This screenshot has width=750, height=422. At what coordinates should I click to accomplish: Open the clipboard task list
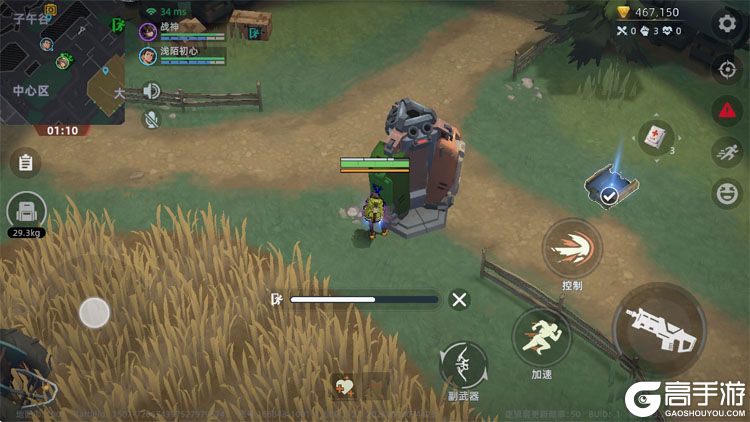pos(26,162)
